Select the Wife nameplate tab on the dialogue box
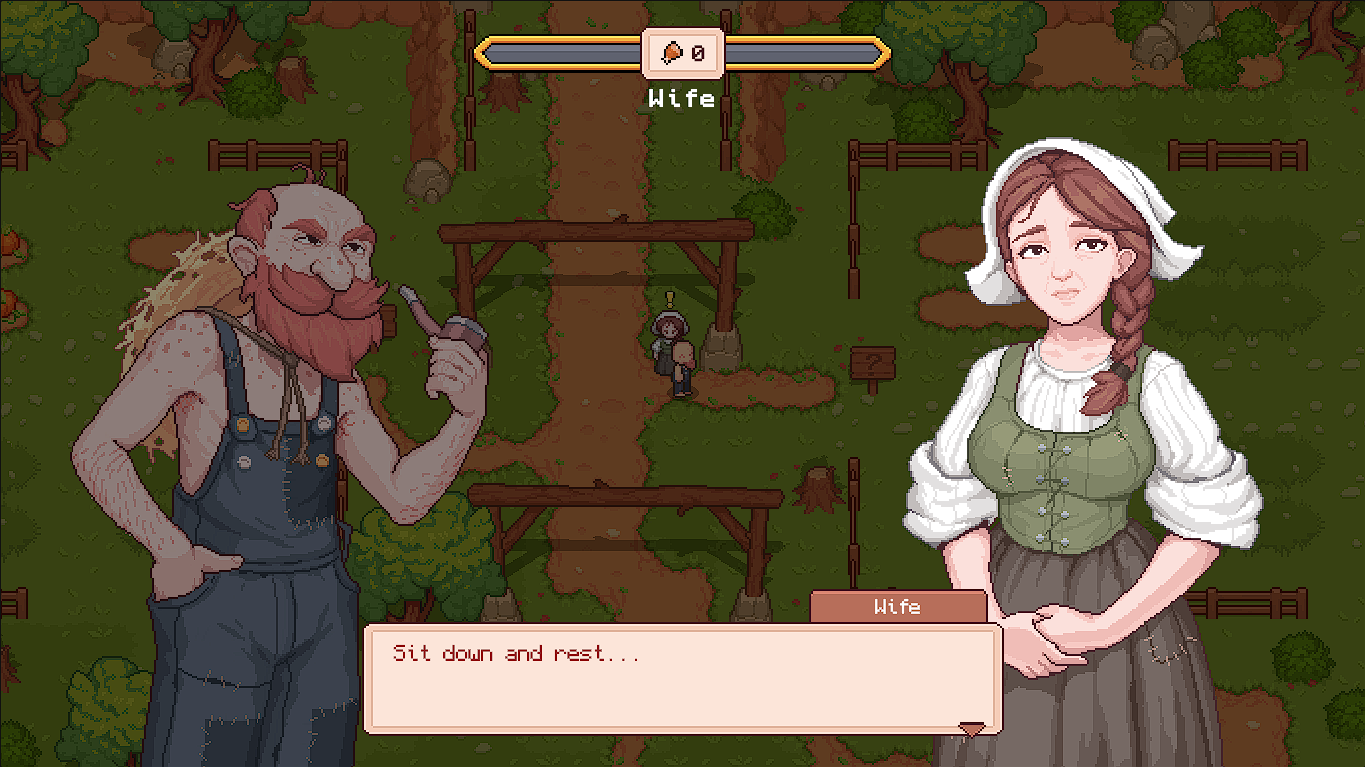Viewport: 1365px width, 767px height. [897, 606]
